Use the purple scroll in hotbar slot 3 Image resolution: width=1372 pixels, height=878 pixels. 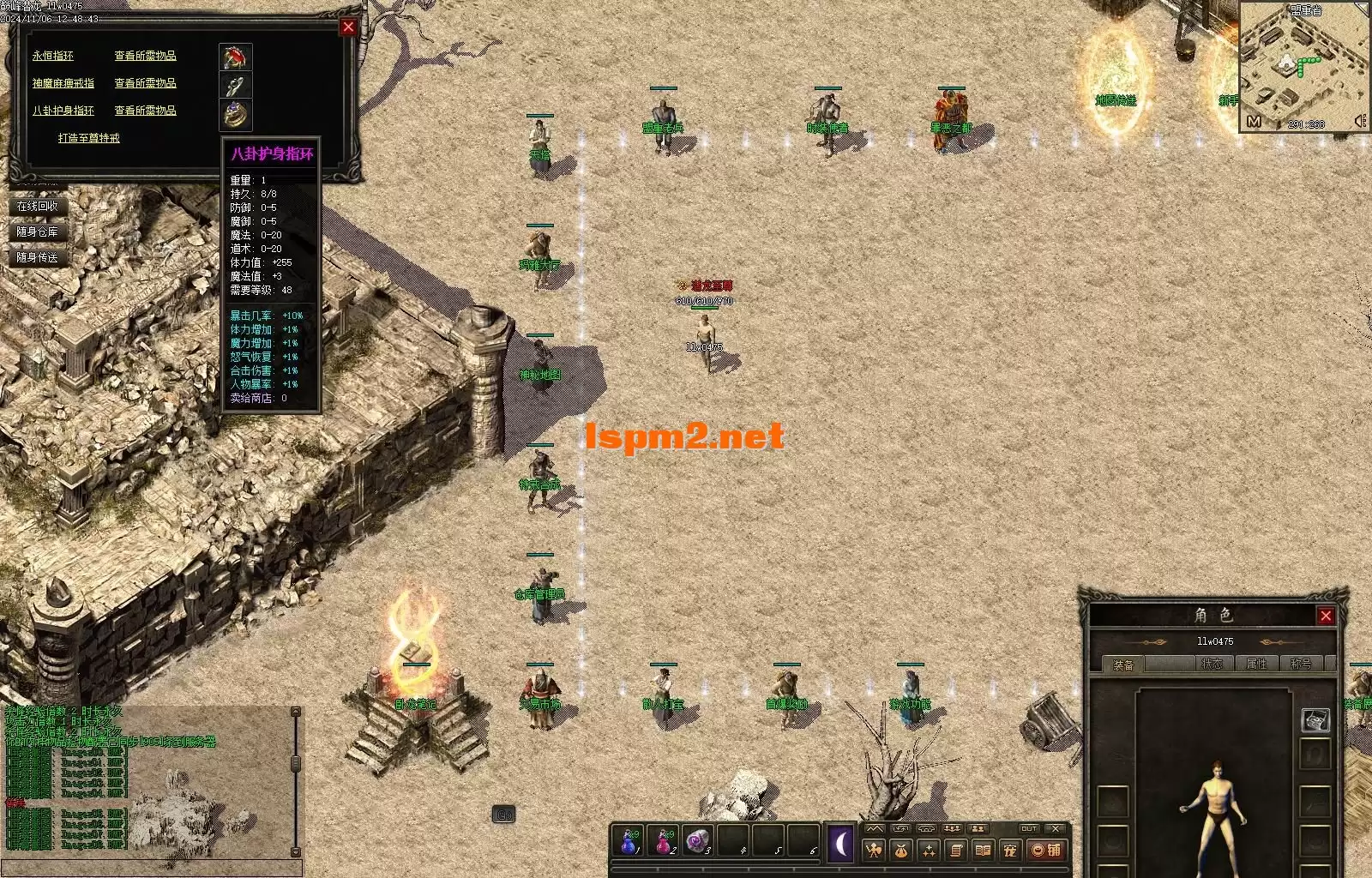pos(699,842)
